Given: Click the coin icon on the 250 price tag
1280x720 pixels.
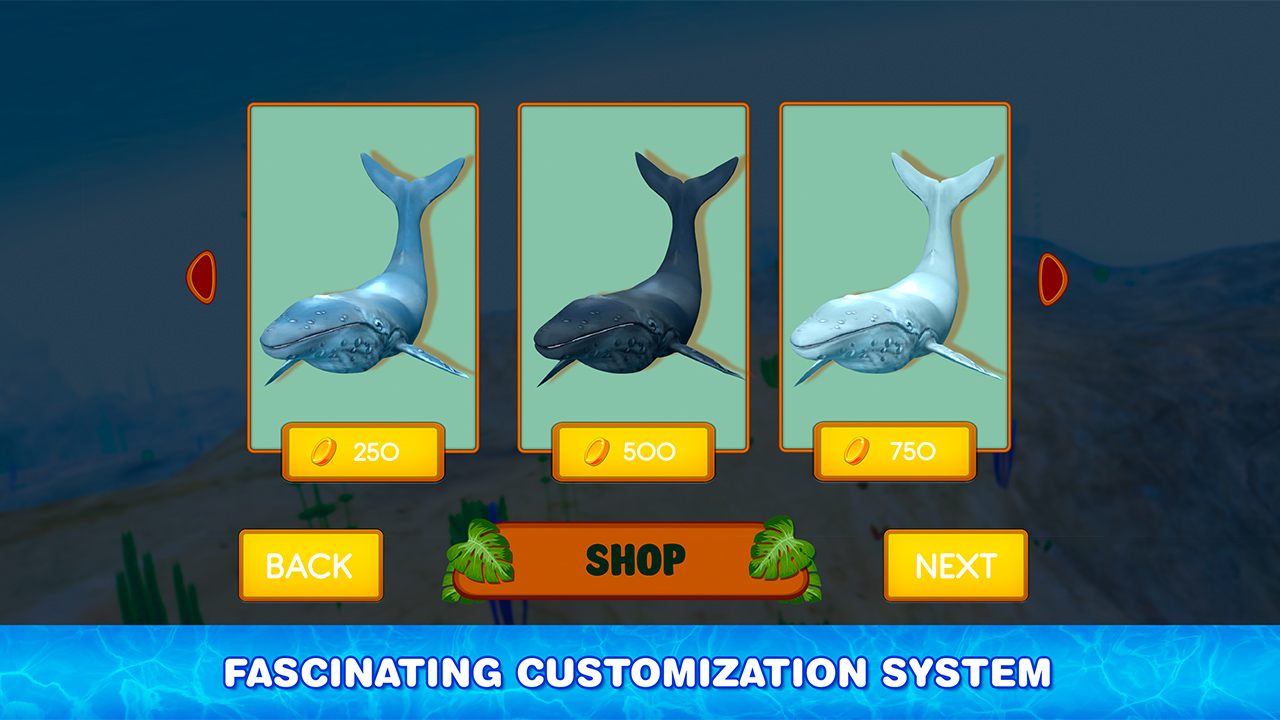Looking at the screenshot, I should pyautogui.click(x=322, y=450).
